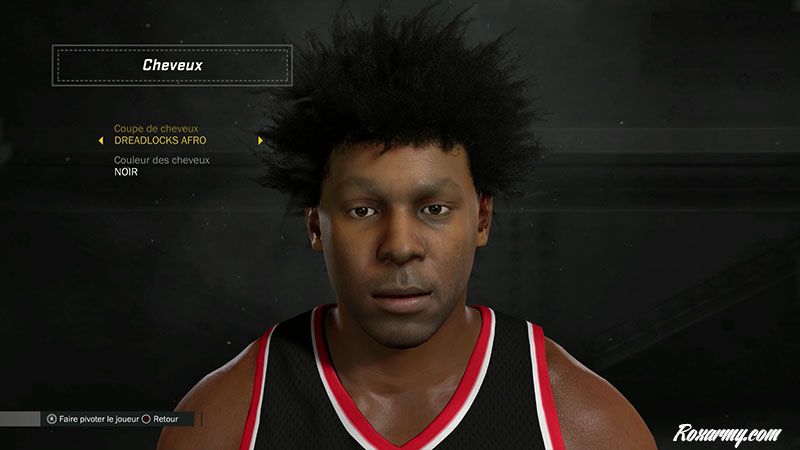Open the Cheveux category header
The width and height of the screenshot is (800, 450).
coord(173,66)
